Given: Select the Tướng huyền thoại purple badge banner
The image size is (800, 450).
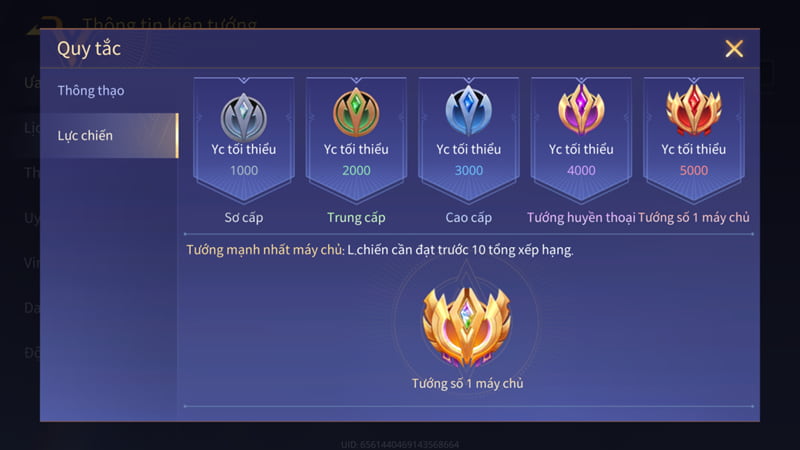Looking at the screenshot, I should click(581, 136).
